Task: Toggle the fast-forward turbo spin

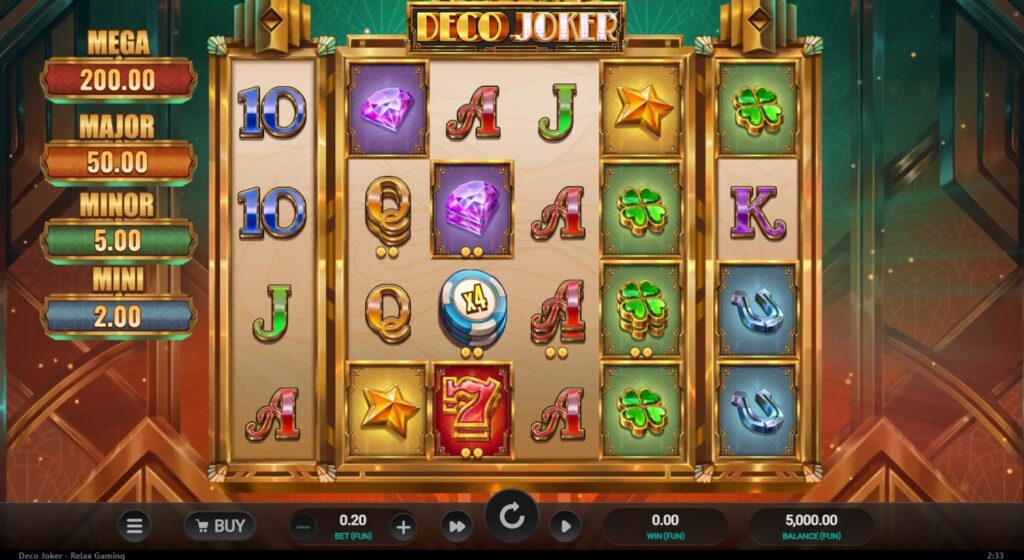Action: (457, 526)
